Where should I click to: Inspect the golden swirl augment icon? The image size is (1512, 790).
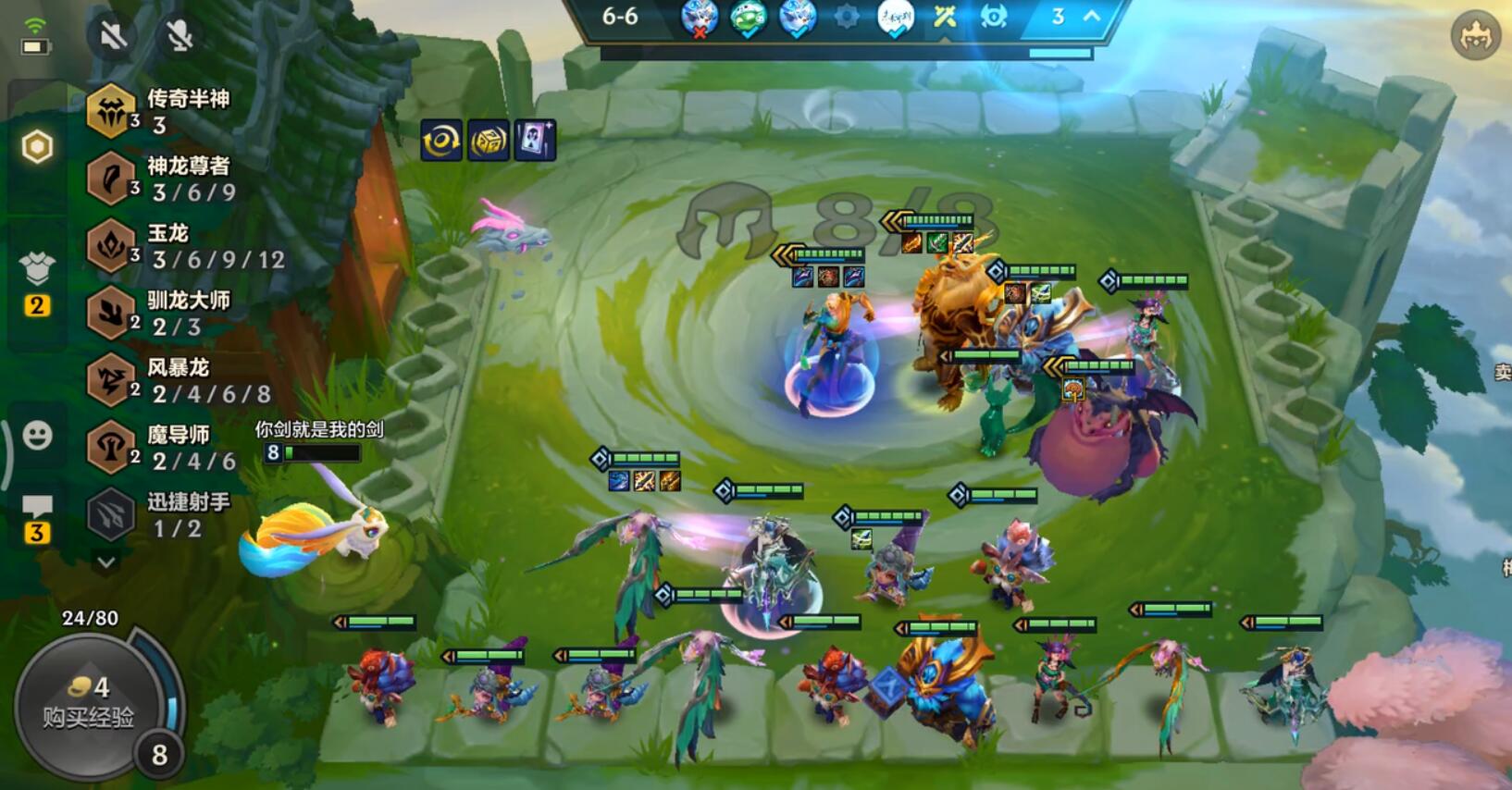coord(441,141)
